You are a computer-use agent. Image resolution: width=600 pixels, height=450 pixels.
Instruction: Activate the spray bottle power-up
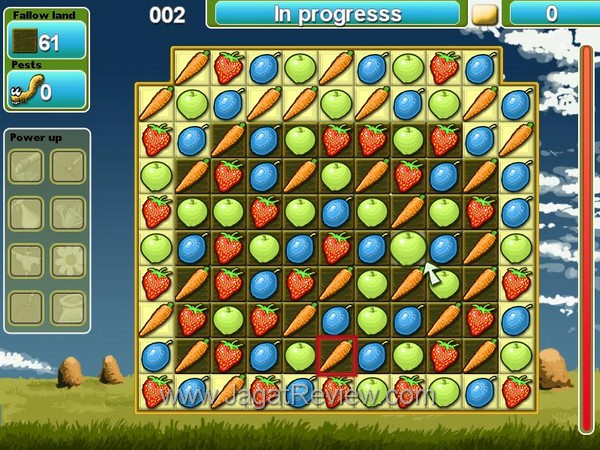coord(26,212)
